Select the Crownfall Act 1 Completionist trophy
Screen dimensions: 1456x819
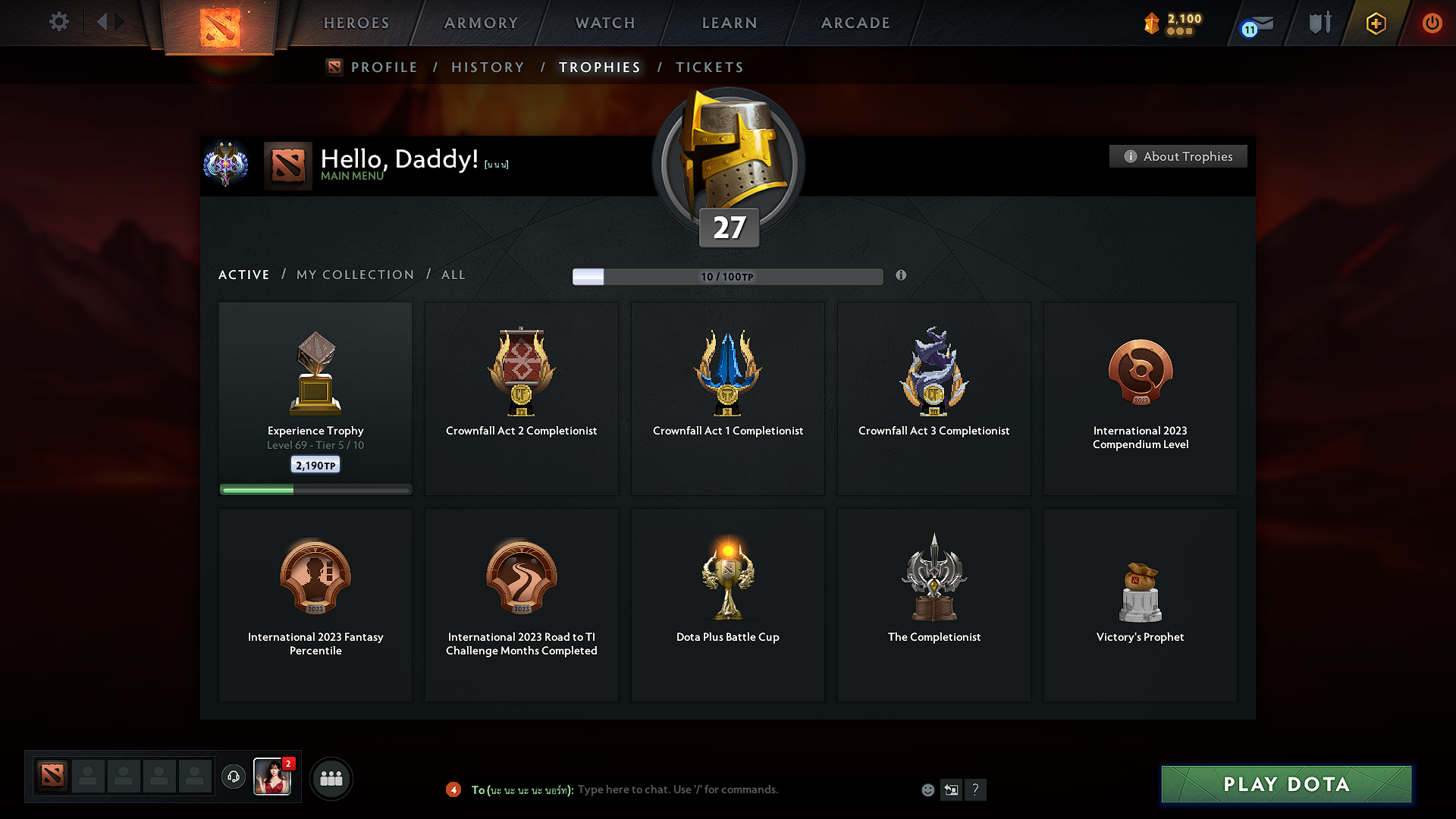click(x=727, y=398)
